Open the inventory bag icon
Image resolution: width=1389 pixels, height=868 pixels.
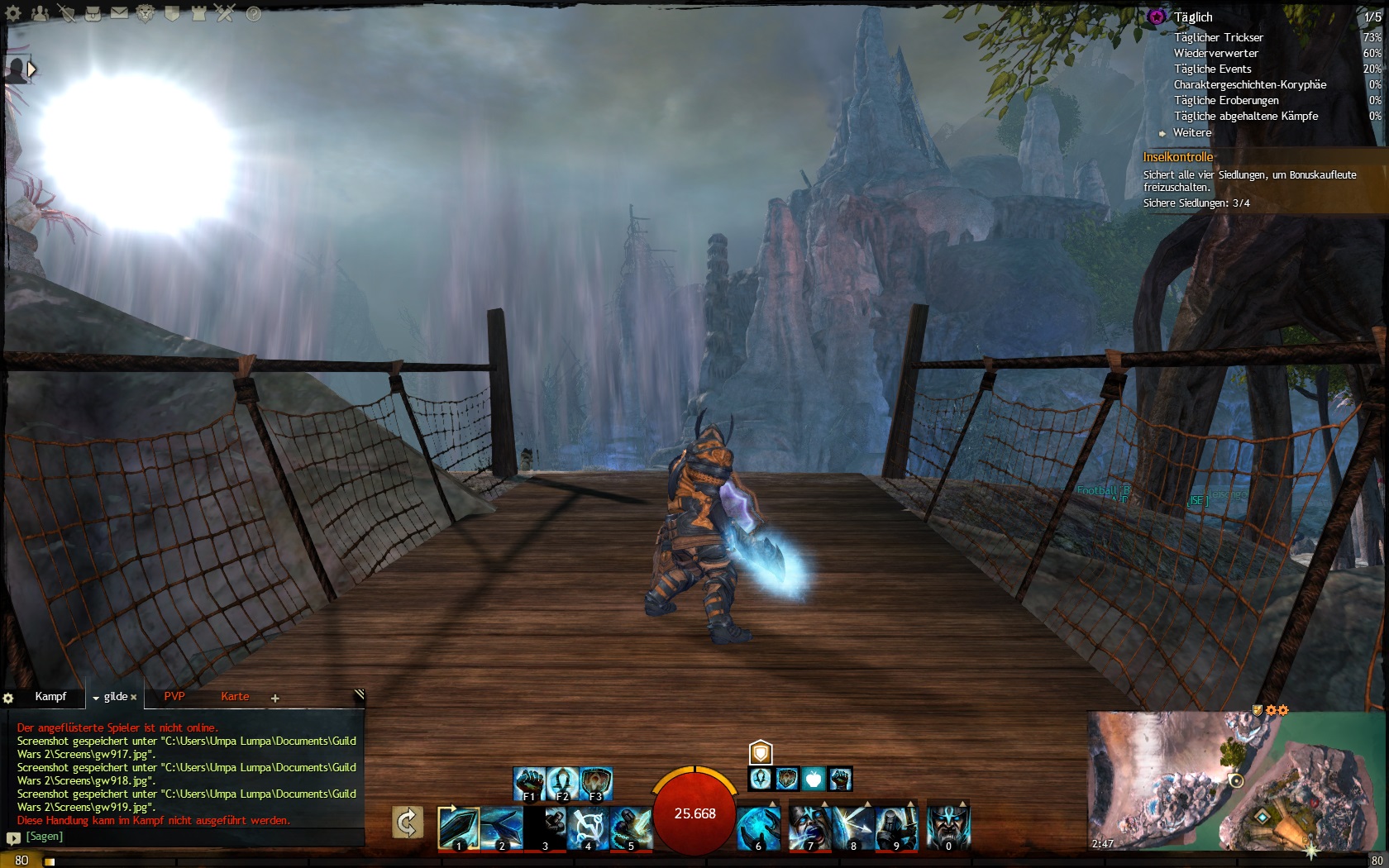(93, 13)
